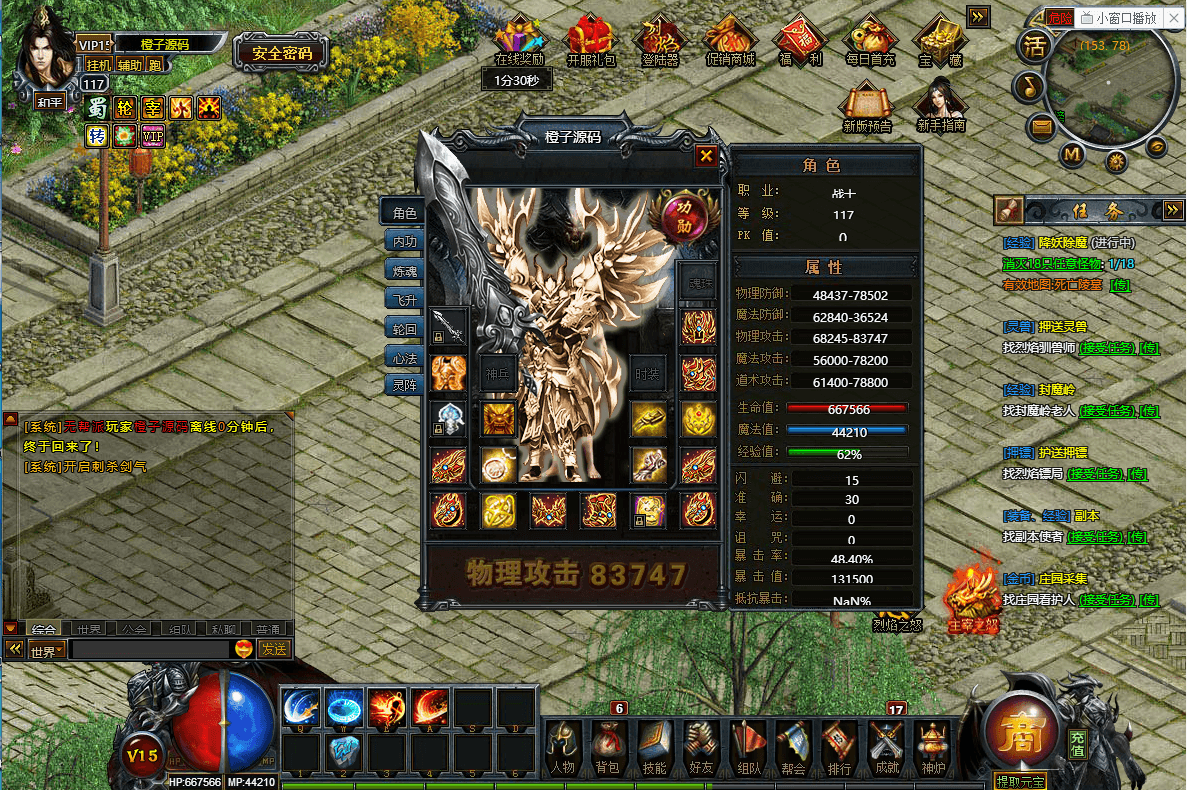
Task: Open the 炼魂 tab
Action: click(x=404, y=269)
